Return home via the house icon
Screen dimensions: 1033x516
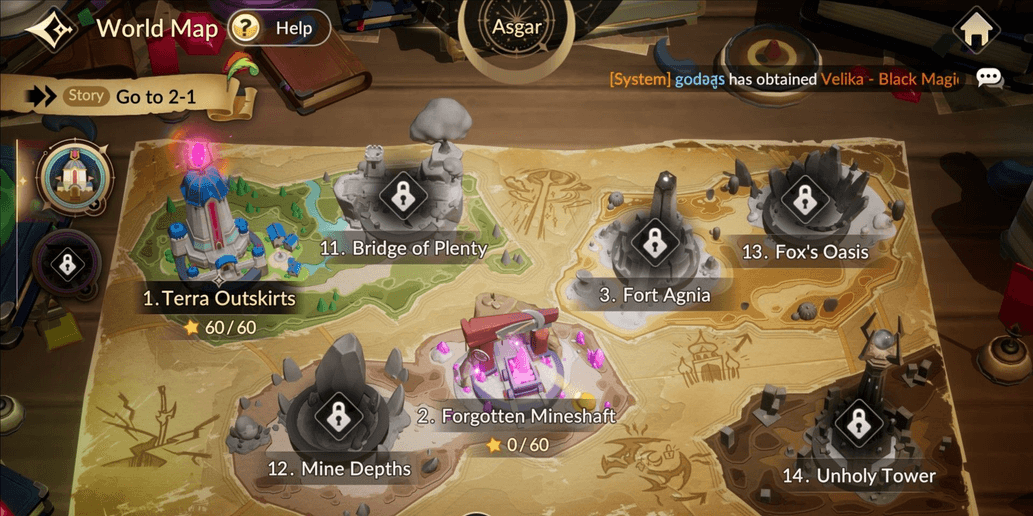pyautogui.click(x=976, y=31)
